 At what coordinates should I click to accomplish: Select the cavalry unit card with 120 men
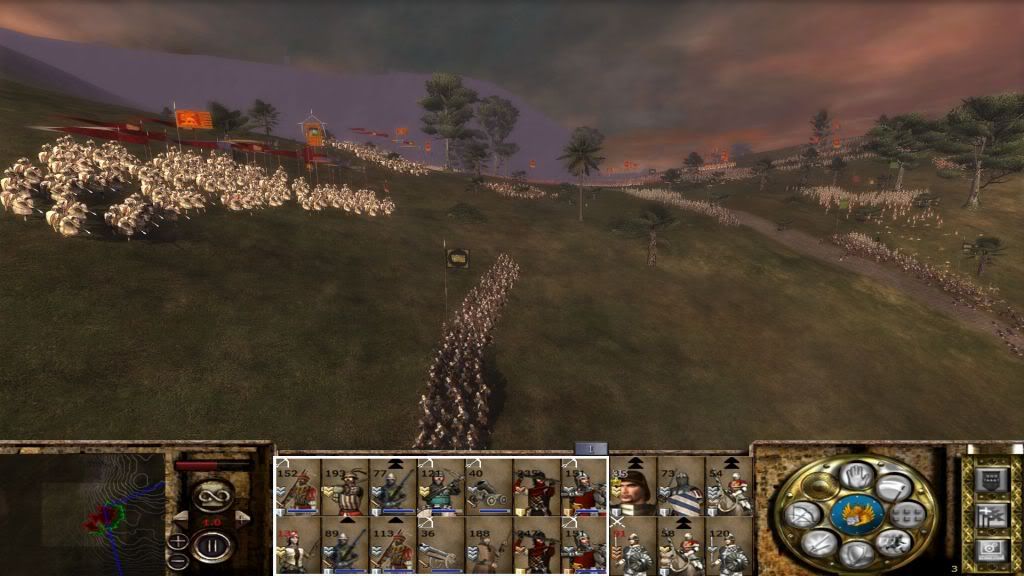point(728,546)
